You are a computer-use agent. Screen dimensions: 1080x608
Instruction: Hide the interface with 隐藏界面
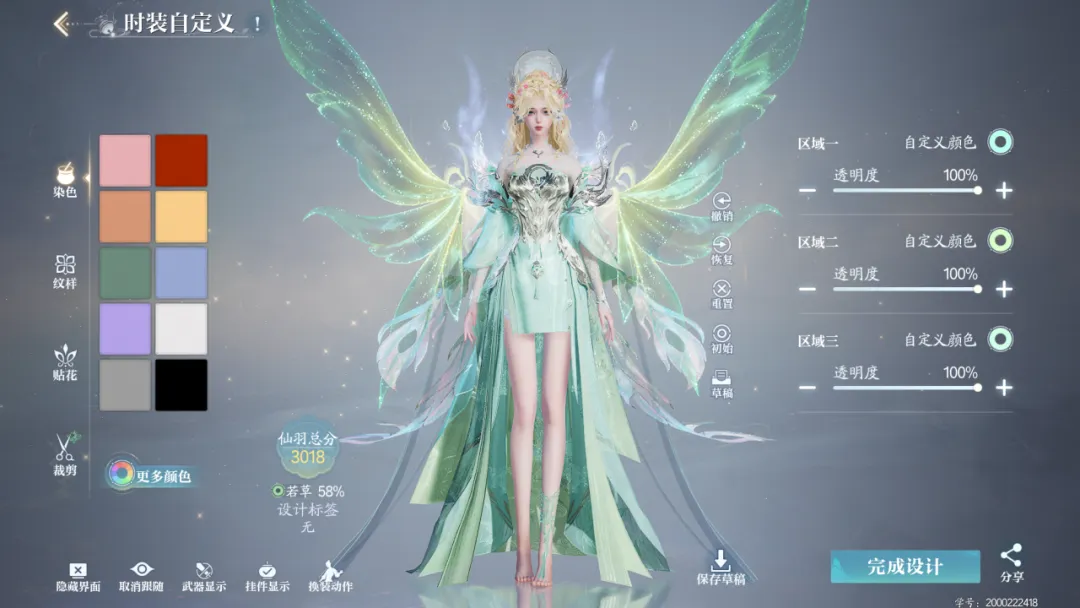(x=78, y=577)
